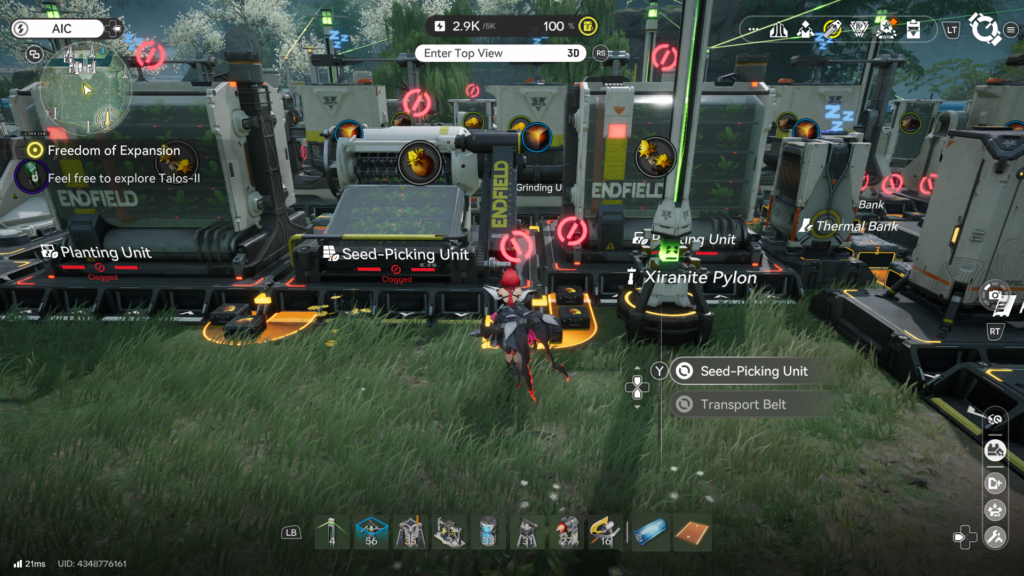The width and height of the screenshot is (1024, 576).
Task: Enter Top View from the view bar
Action: point(500,53)
